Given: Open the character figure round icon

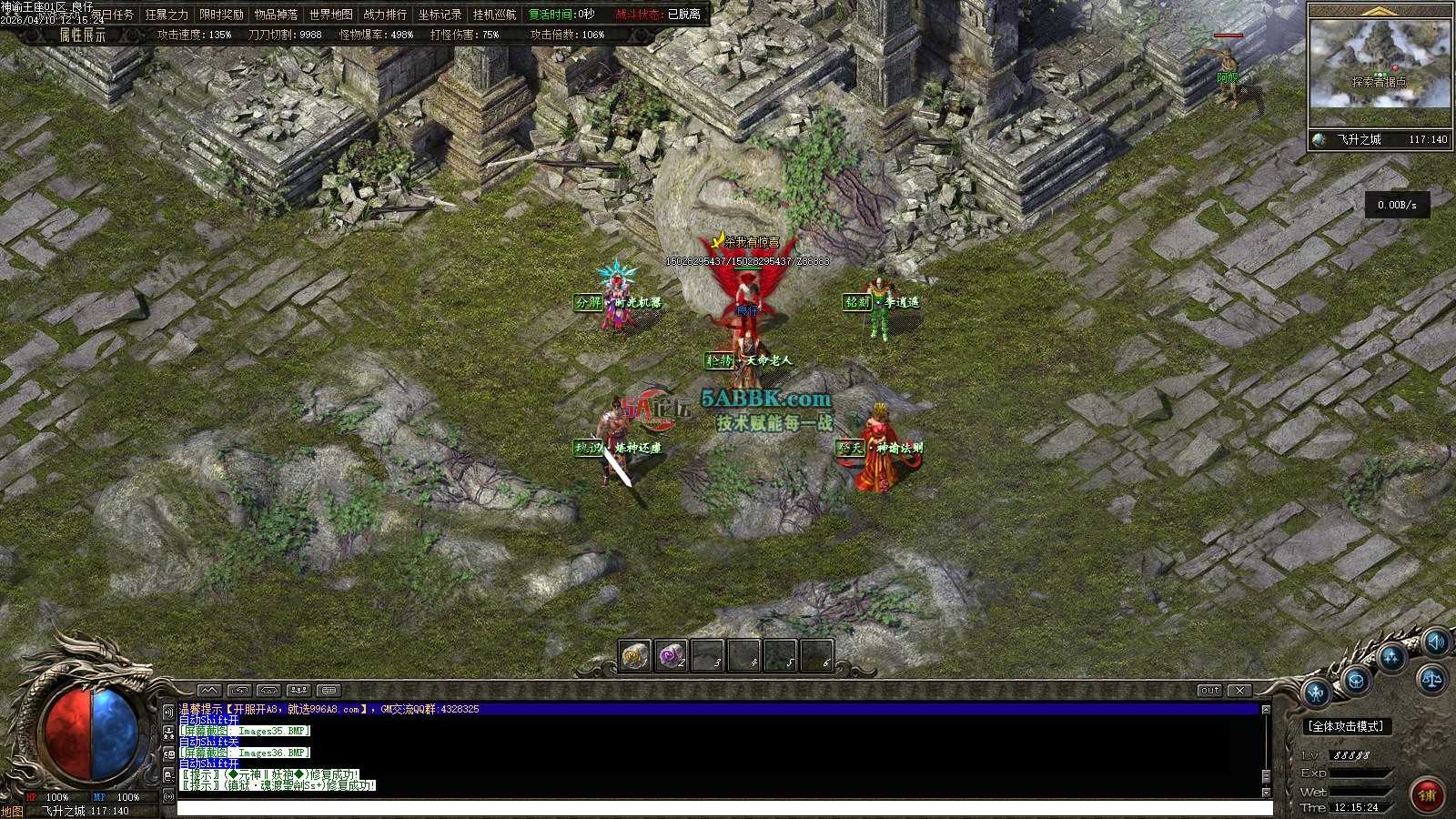Looking at the screenshot, I should tap(1316, 694).
